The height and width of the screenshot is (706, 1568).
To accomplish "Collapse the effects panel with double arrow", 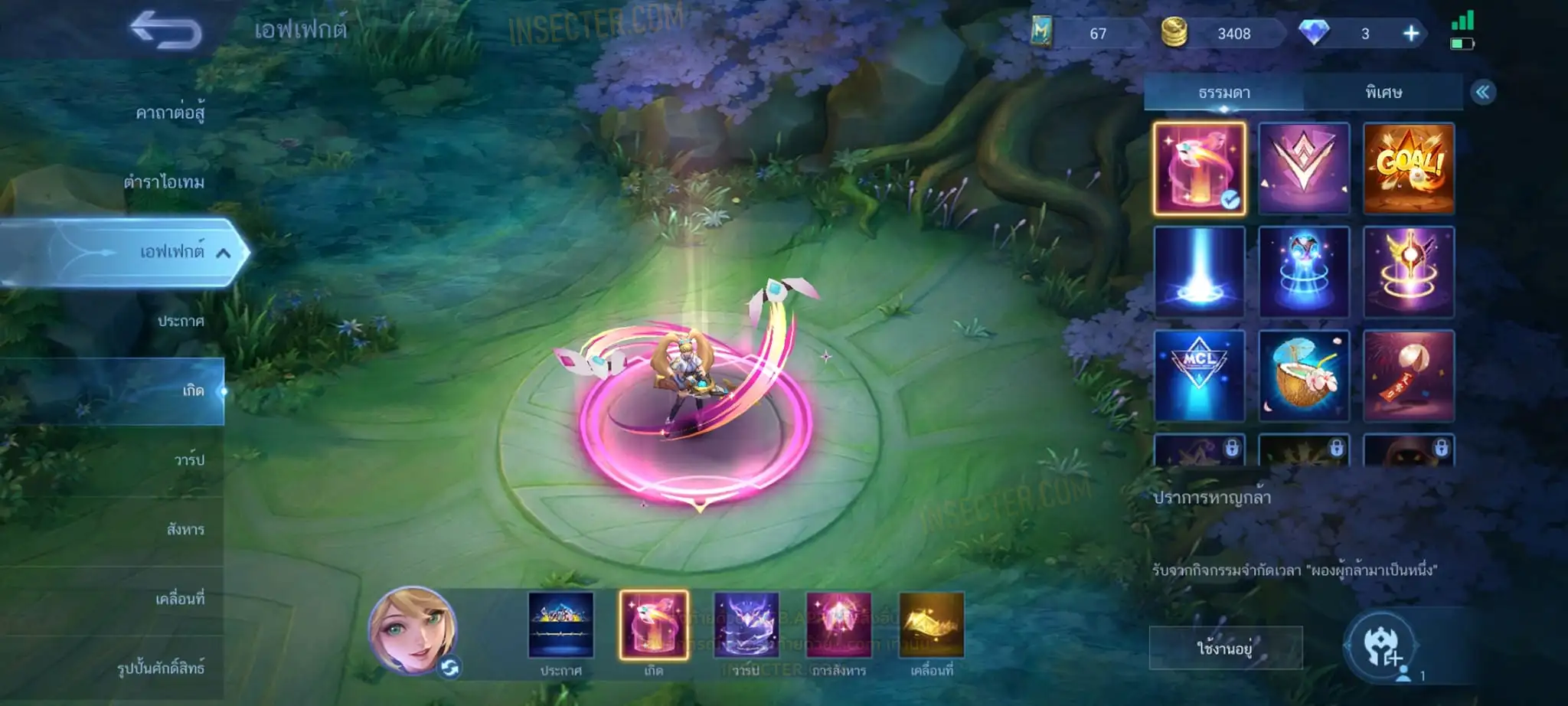I will 1482,93.
